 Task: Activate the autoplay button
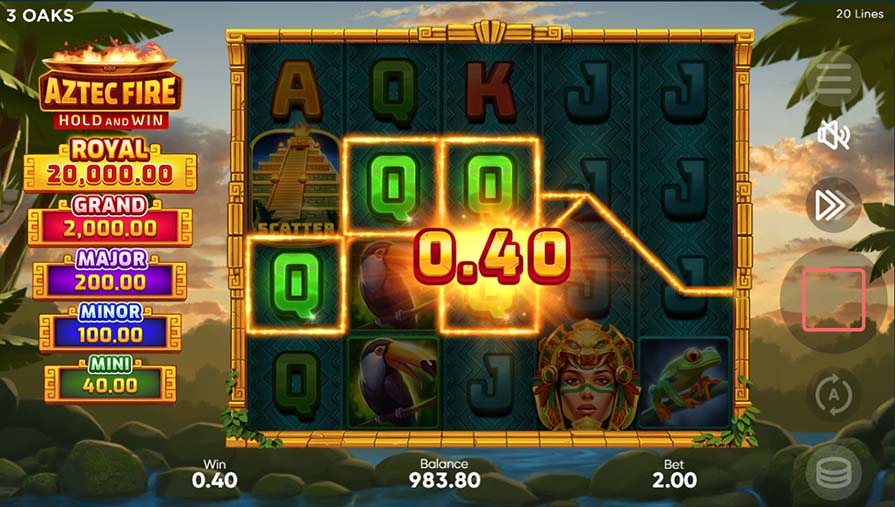pyautogui.click(x=833, y=392)
